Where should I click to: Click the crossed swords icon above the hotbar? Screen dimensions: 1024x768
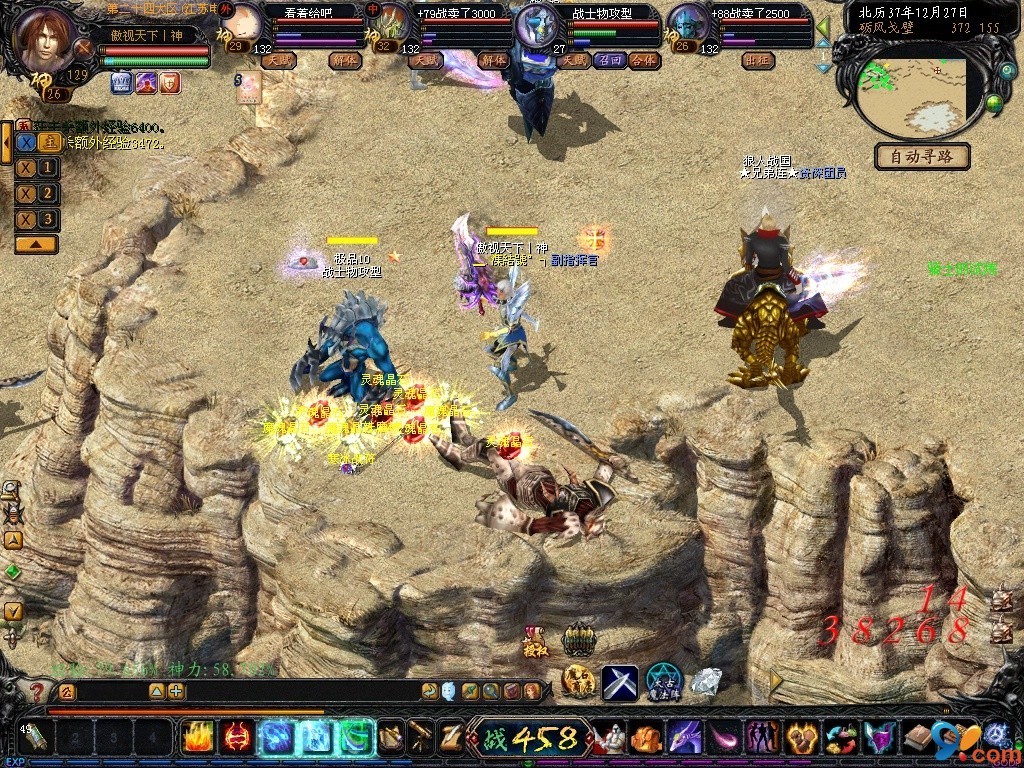(x=619, y=682)
